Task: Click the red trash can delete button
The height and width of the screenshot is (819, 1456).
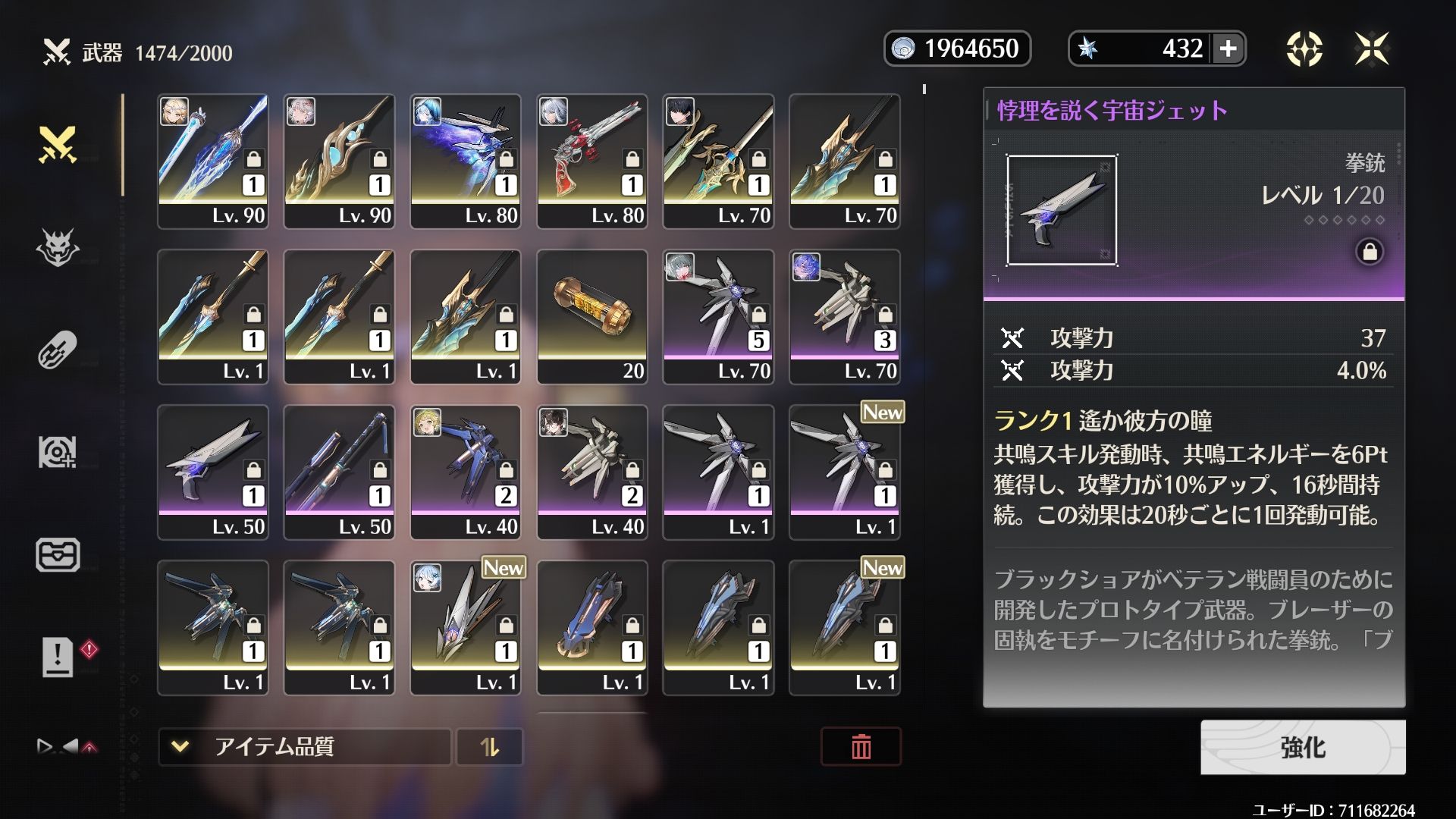Action: pos(861,747)
